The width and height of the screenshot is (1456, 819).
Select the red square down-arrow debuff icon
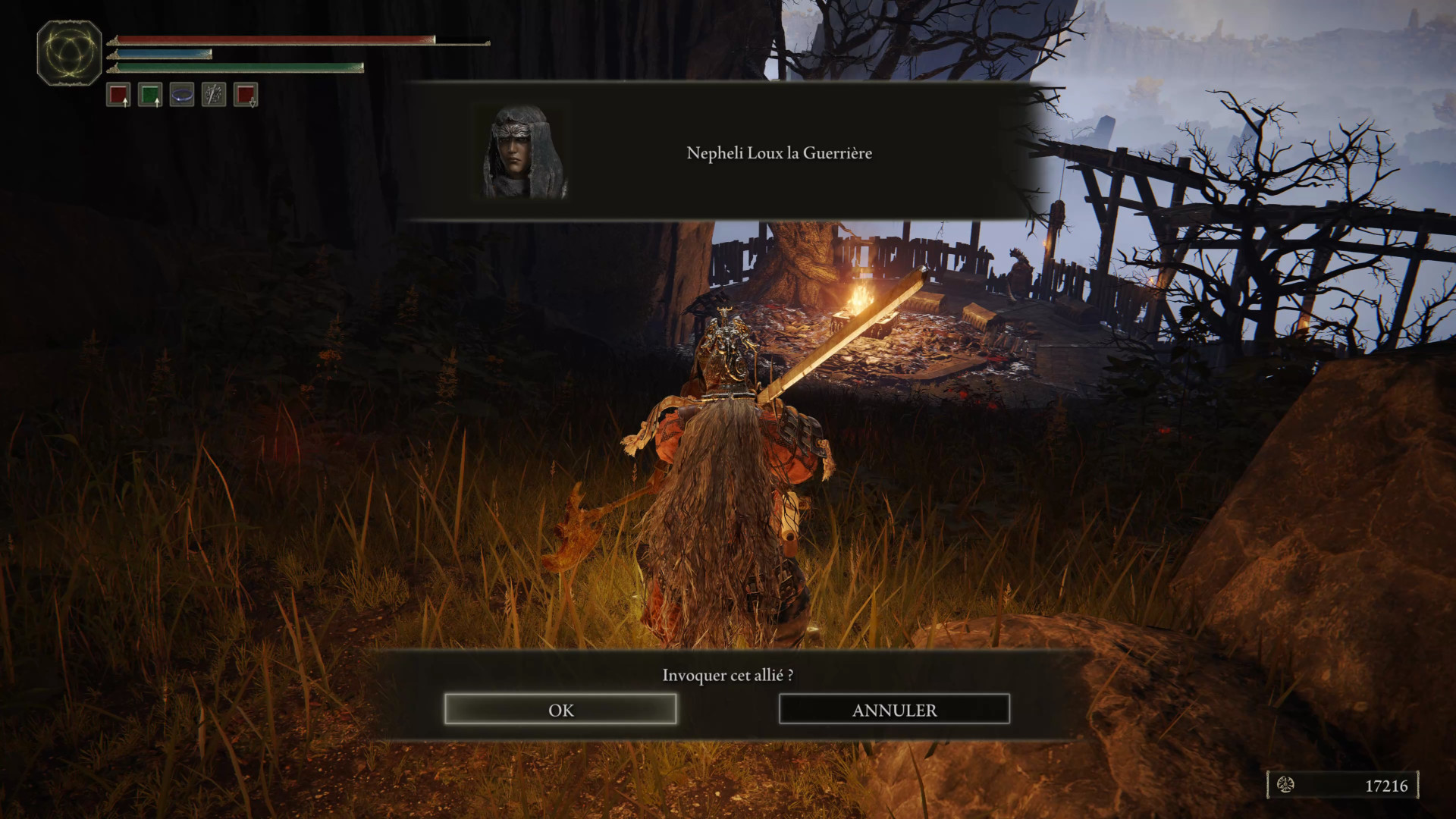coord(246,95)
